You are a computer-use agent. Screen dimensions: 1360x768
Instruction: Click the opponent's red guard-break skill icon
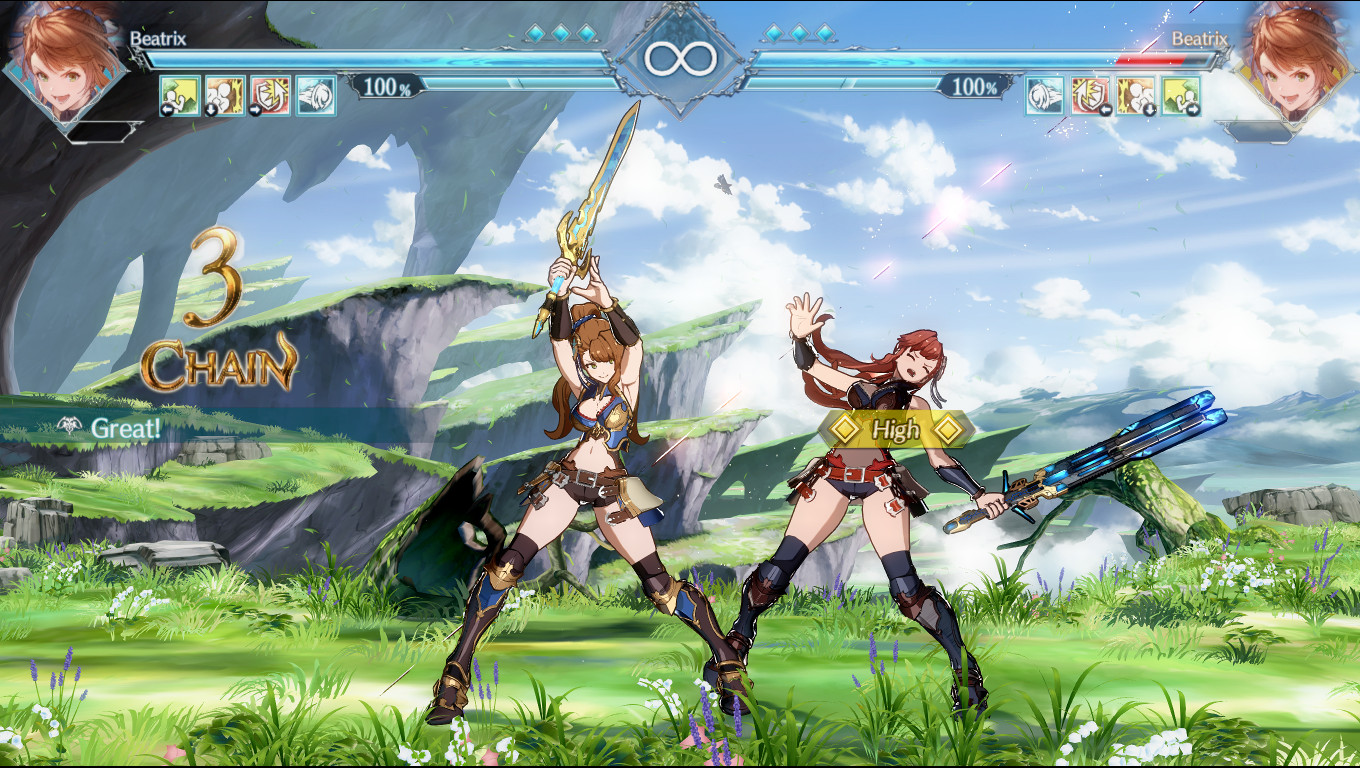point(1090,96)
